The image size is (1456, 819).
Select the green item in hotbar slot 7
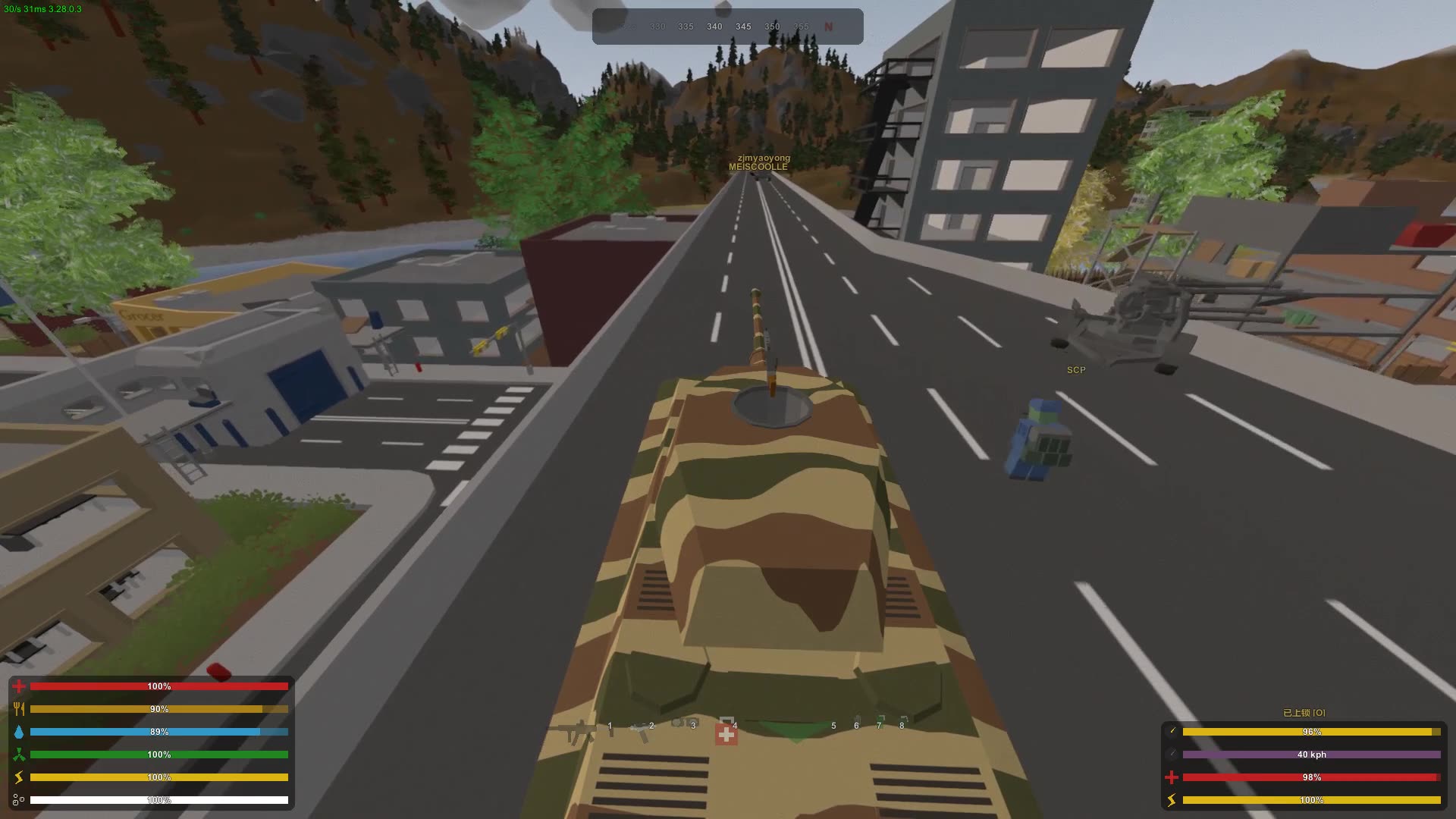pyautogui.click(x=880, y=720)
